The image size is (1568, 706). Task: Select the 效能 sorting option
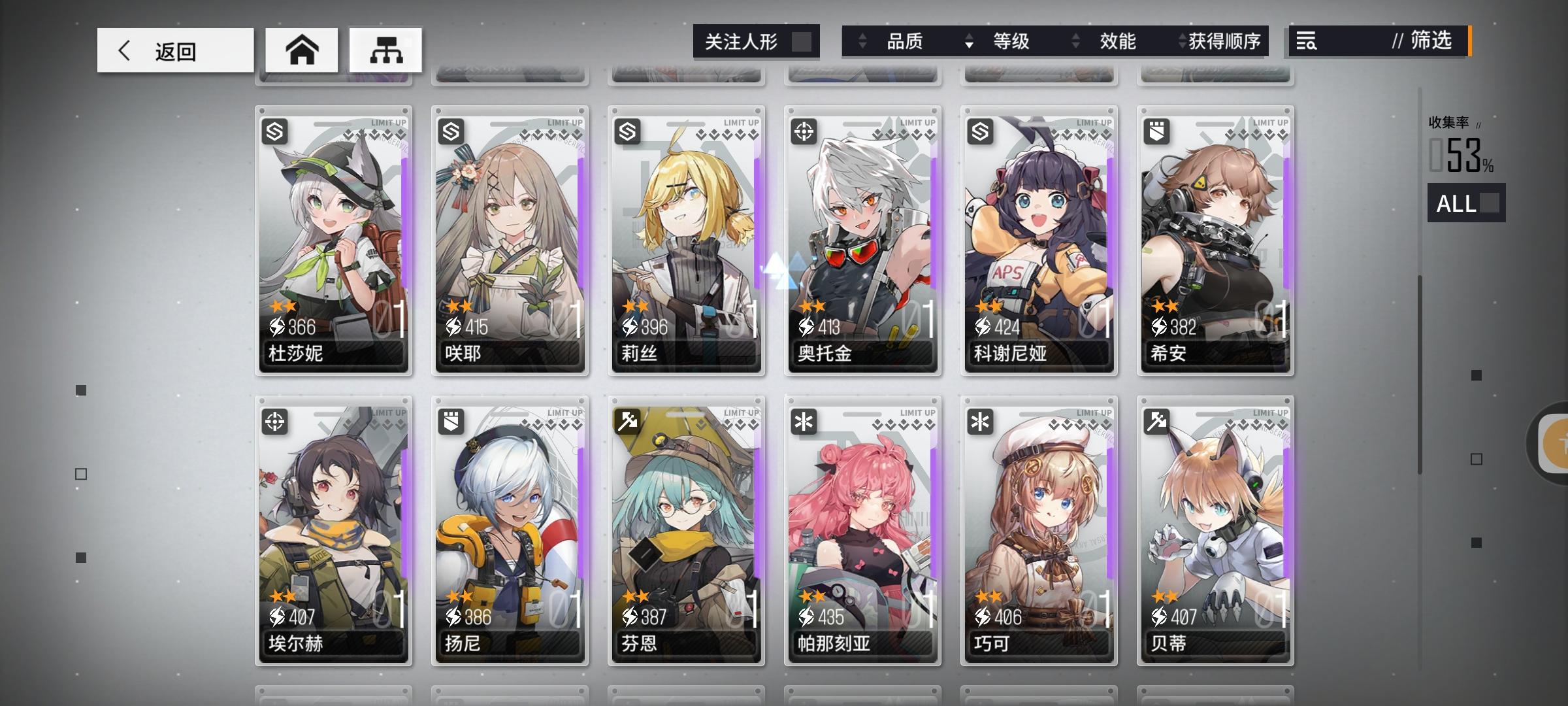click(1119, 42)
